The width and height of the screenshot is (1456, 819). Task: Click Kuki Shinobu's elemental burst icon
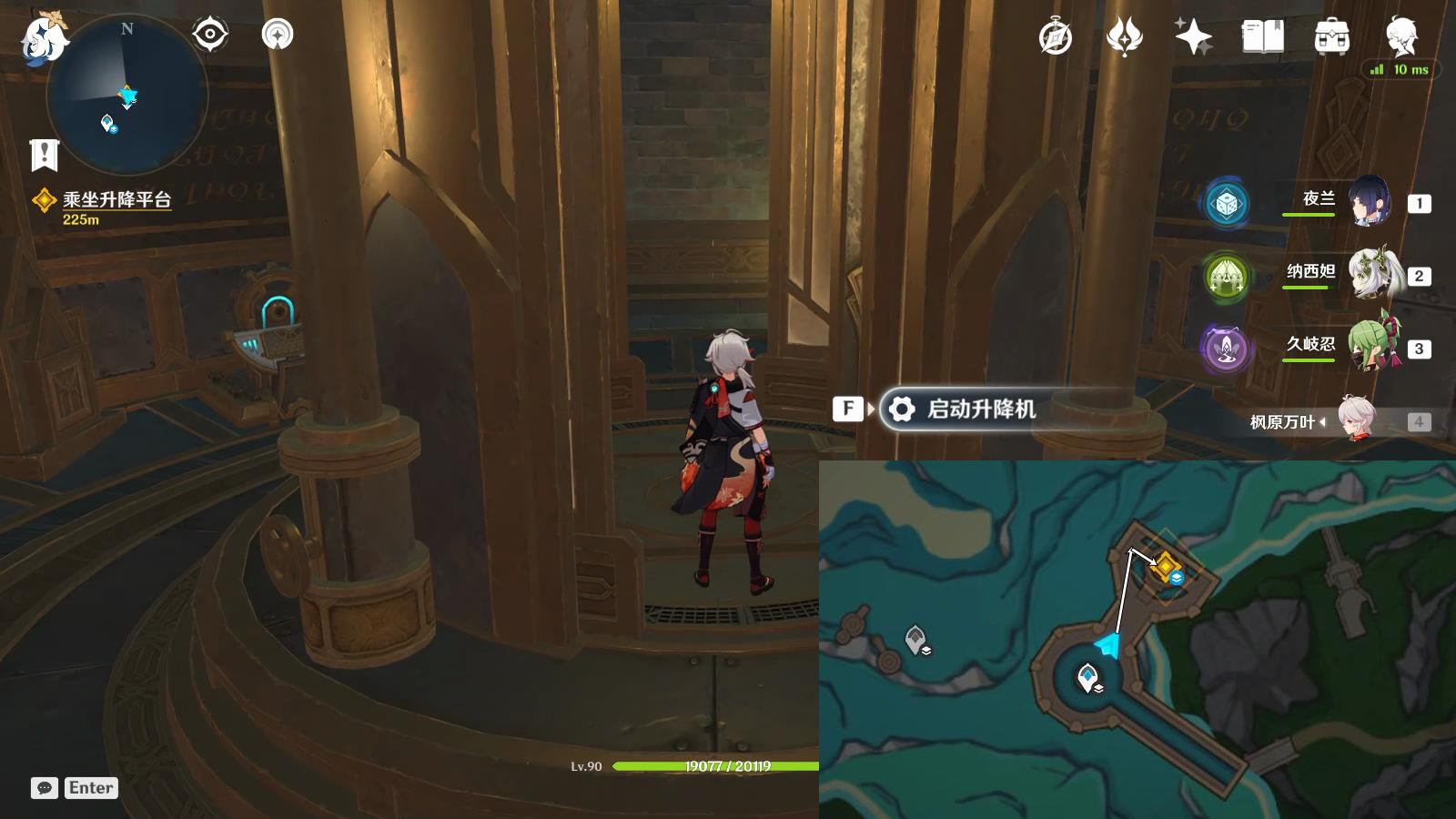pyautogui.click(x=1226, y=349)
